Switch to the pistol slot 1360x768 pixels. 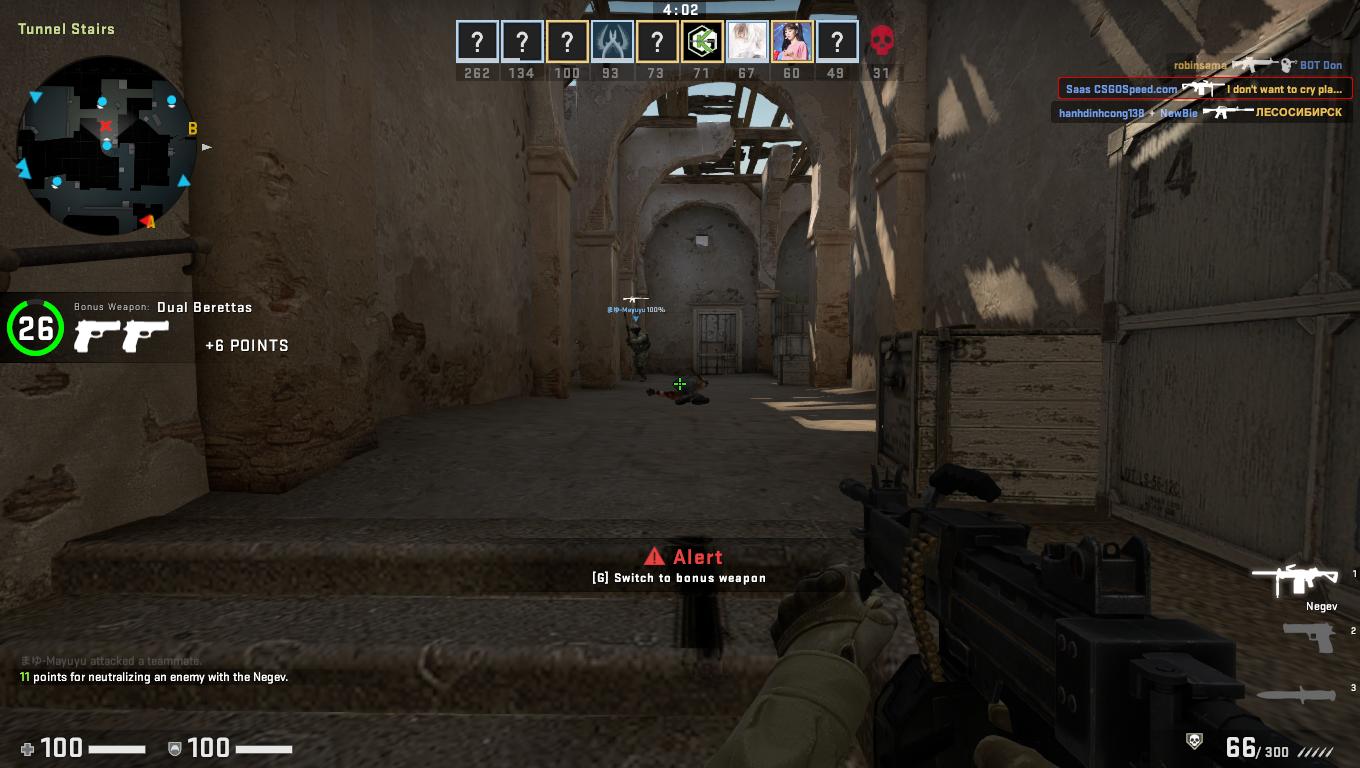[1309, 635]
